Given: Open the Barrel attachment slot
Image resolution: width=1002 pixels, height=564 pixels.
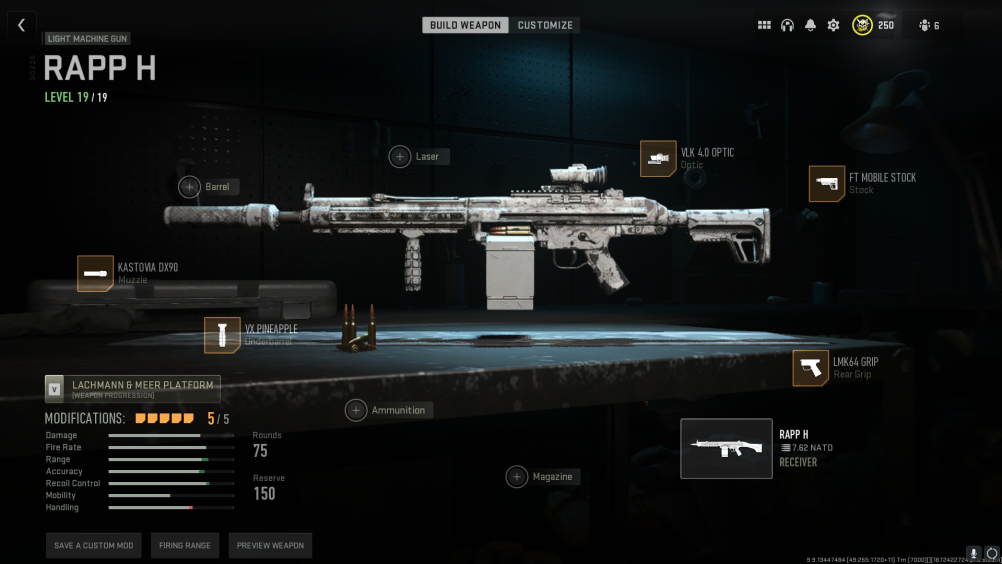Looking at the screenshot, I should point(190,186).
